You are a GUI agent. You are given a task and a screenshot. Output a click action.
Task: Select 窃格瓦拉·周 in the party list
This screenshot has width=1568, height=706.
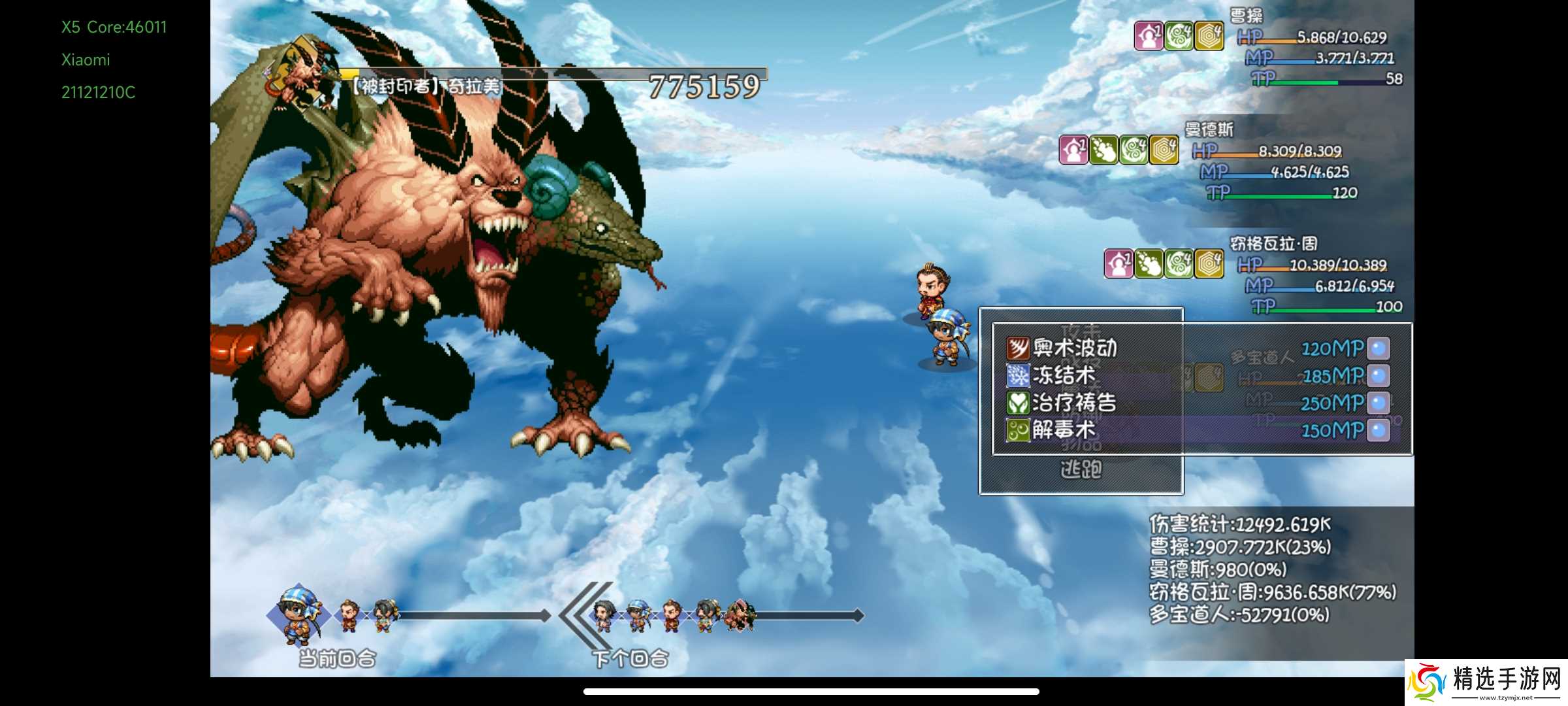pos(1273,244)
